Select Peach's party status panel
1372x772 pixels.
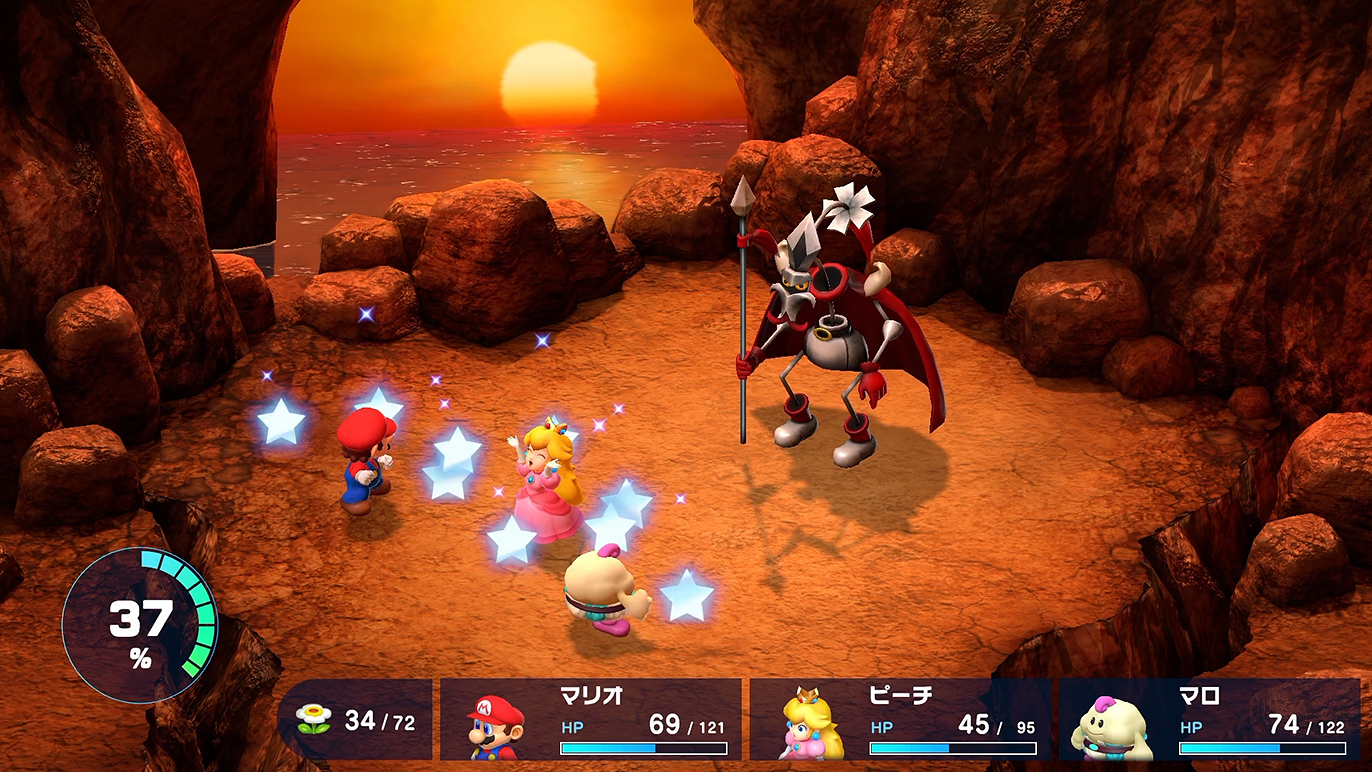(x=900, y=720)
